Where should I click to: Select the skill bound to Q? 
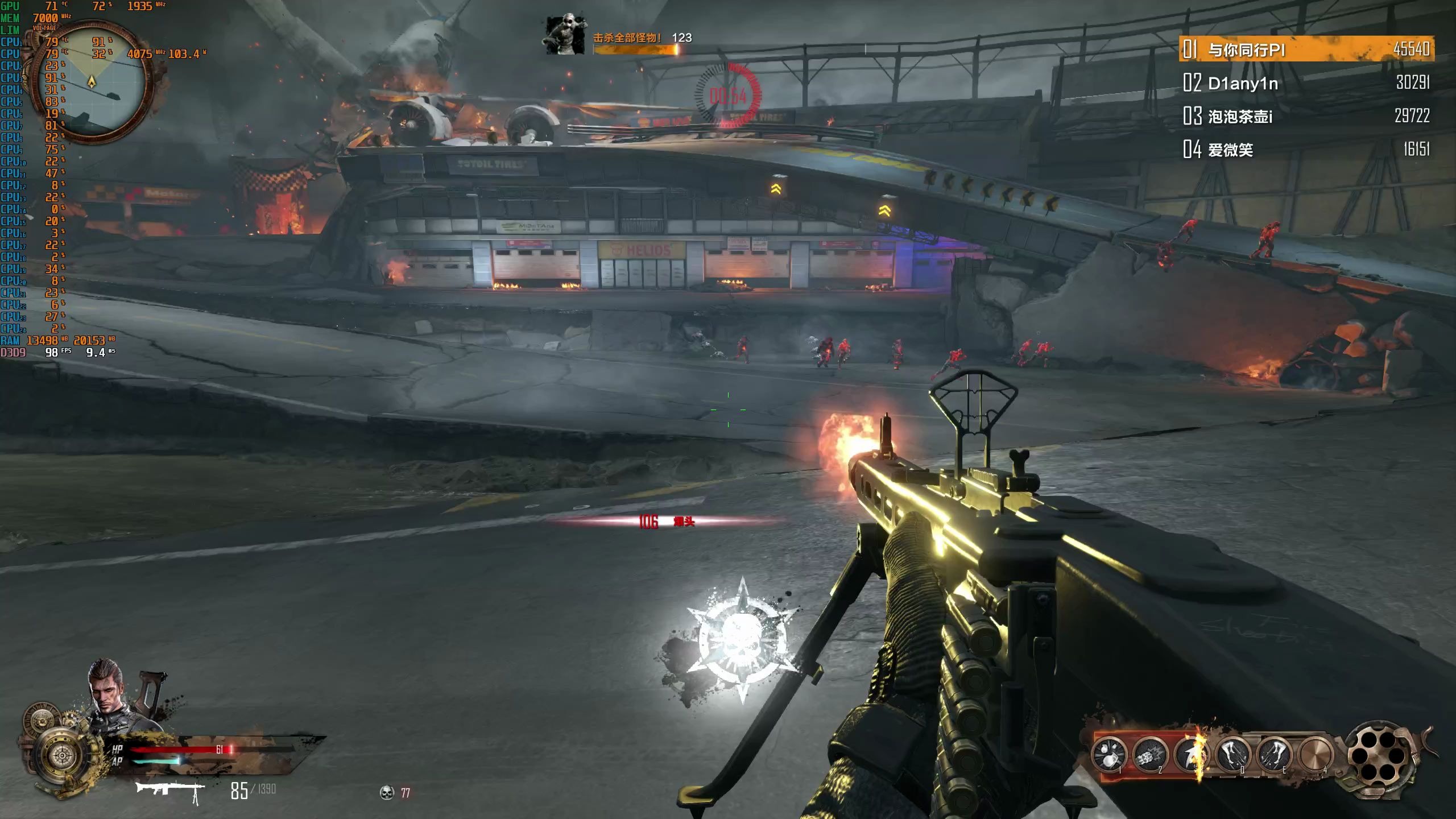(1232, 755)
